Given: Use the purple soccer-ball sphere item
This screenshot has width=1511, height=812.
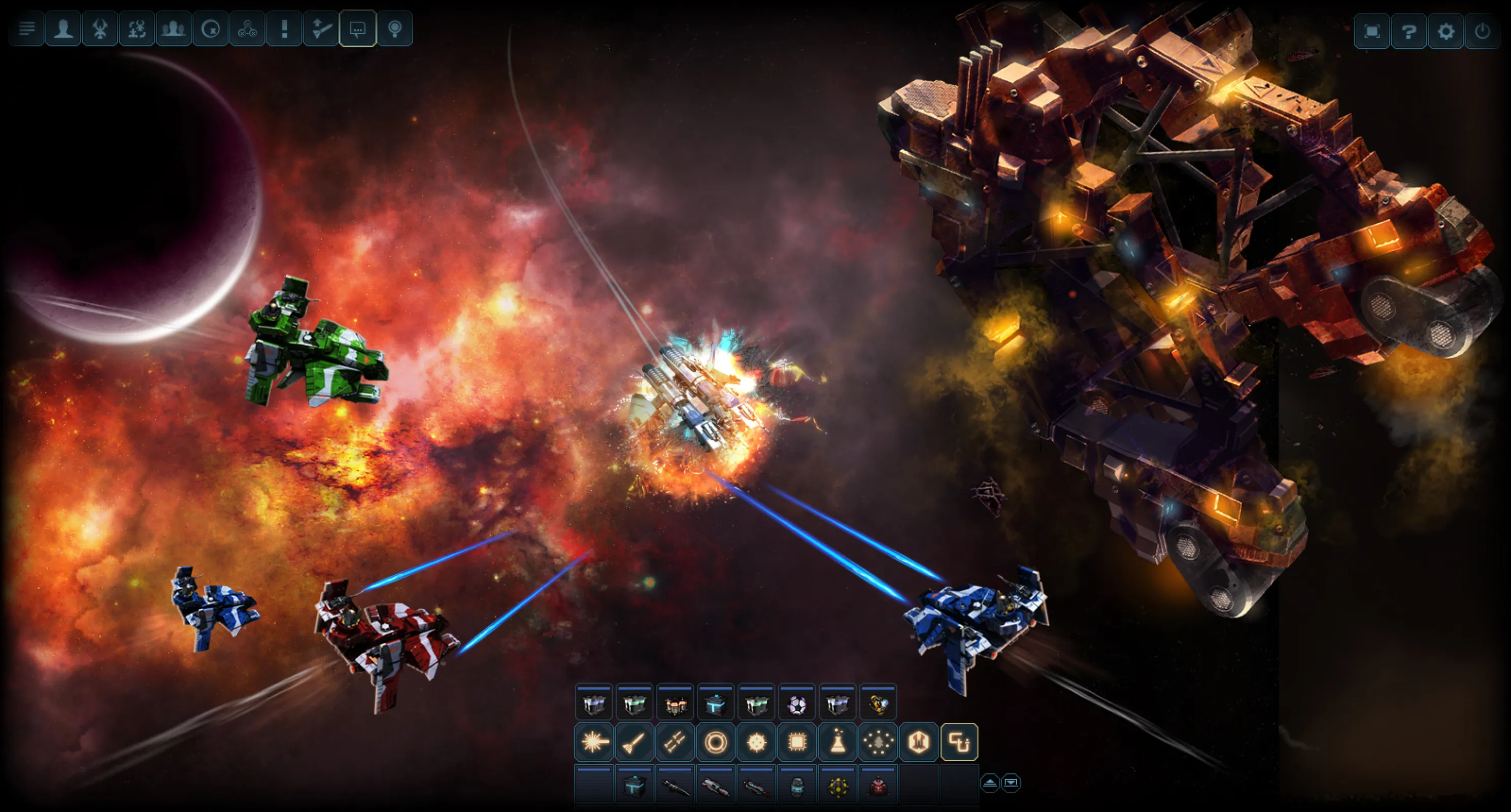Looking at the screenshot, I should pyautogui.click(x=796, y=704).
